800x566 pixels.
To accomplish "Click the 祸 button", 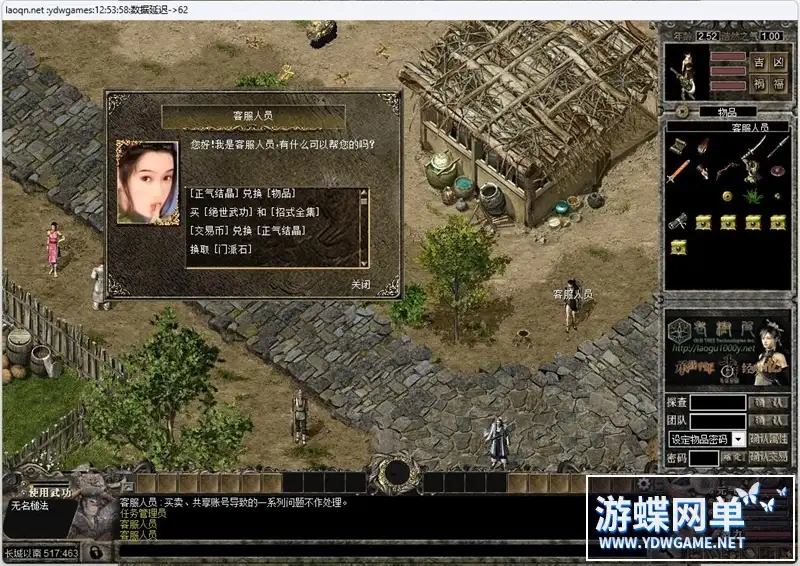I will pos(759,84).
